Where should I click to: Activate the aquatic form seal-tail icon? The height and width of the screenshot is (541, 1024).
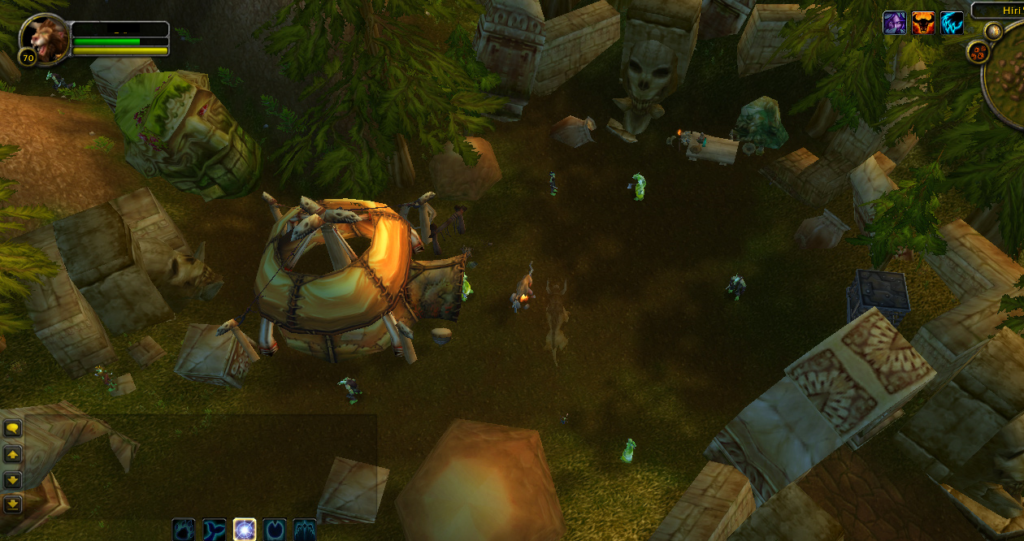[214, 529]
